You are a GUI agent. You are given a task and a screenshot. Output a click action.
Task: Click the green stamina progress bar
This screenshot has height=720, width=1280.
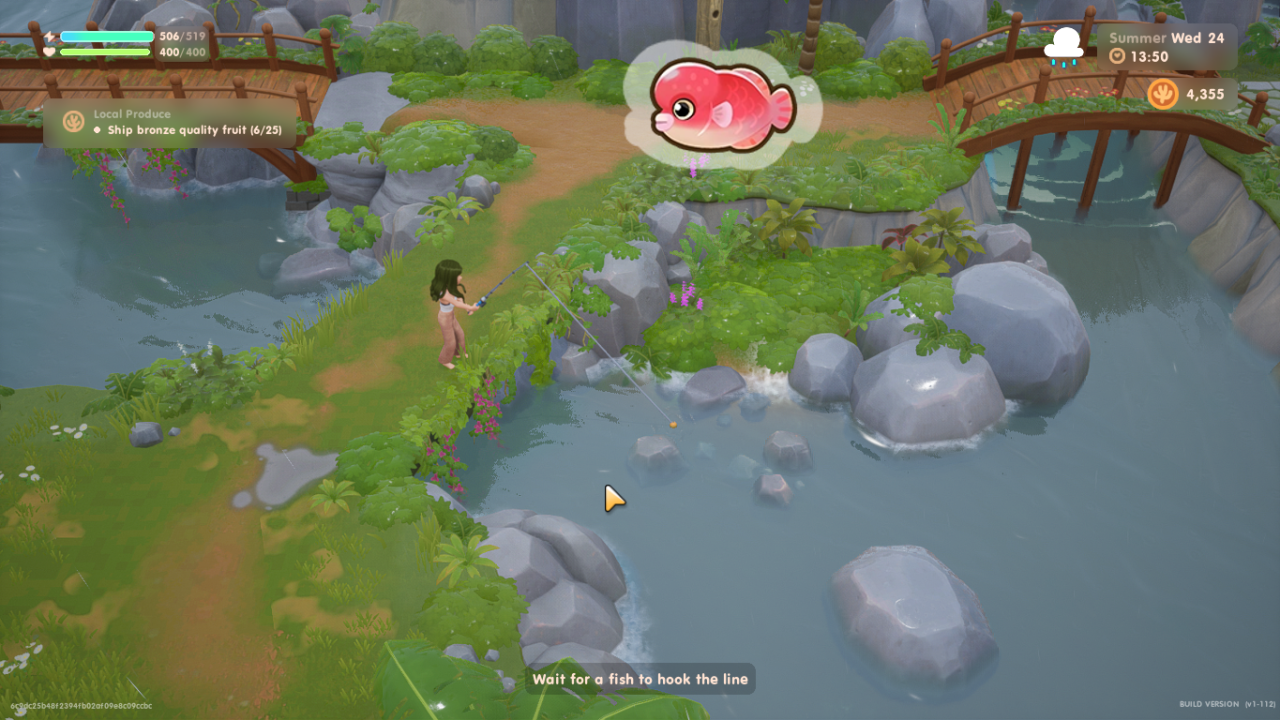(105, 50)
